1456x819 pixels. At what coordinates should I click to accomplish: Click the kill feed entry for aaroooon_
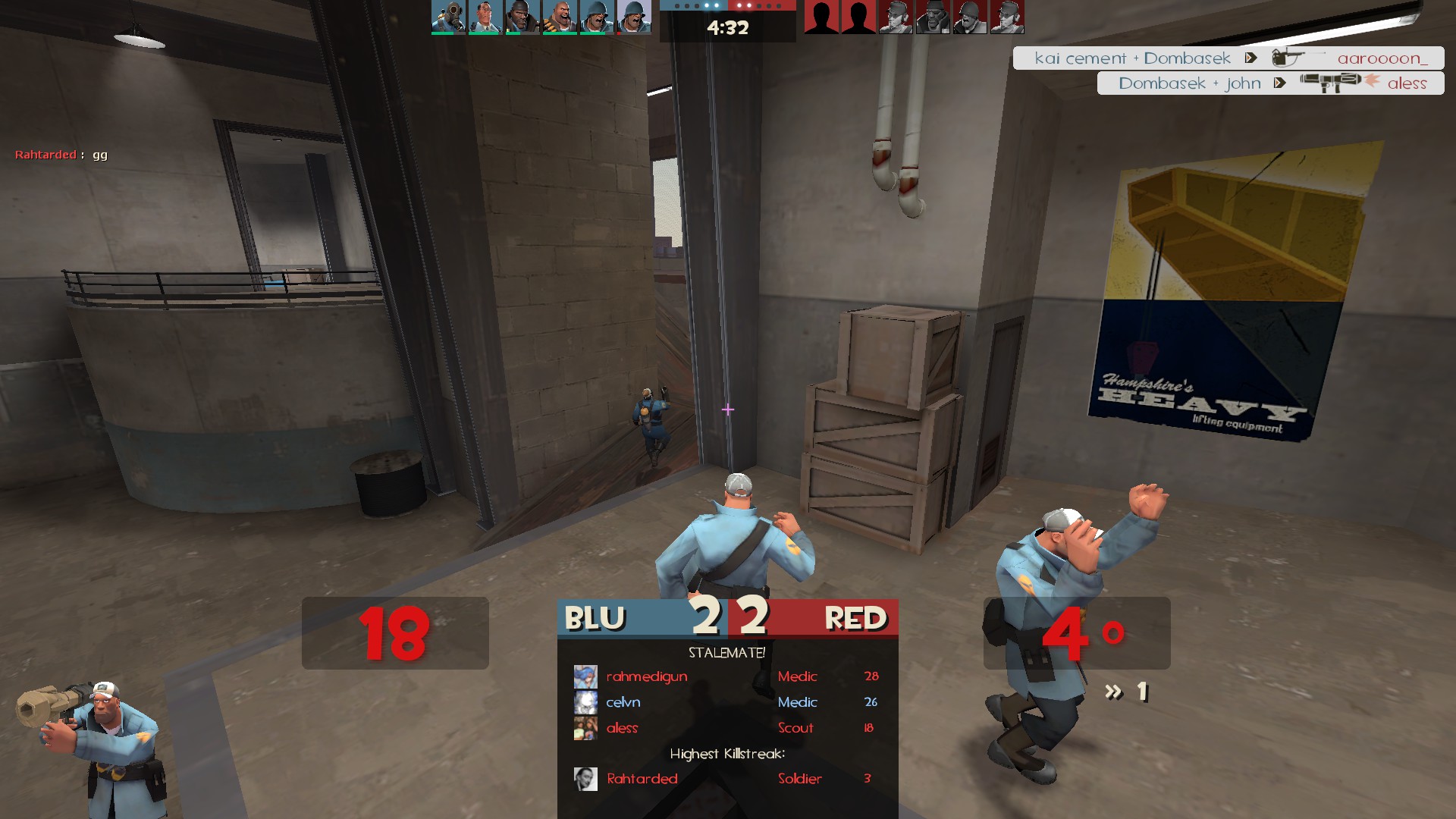[1228, 58]
